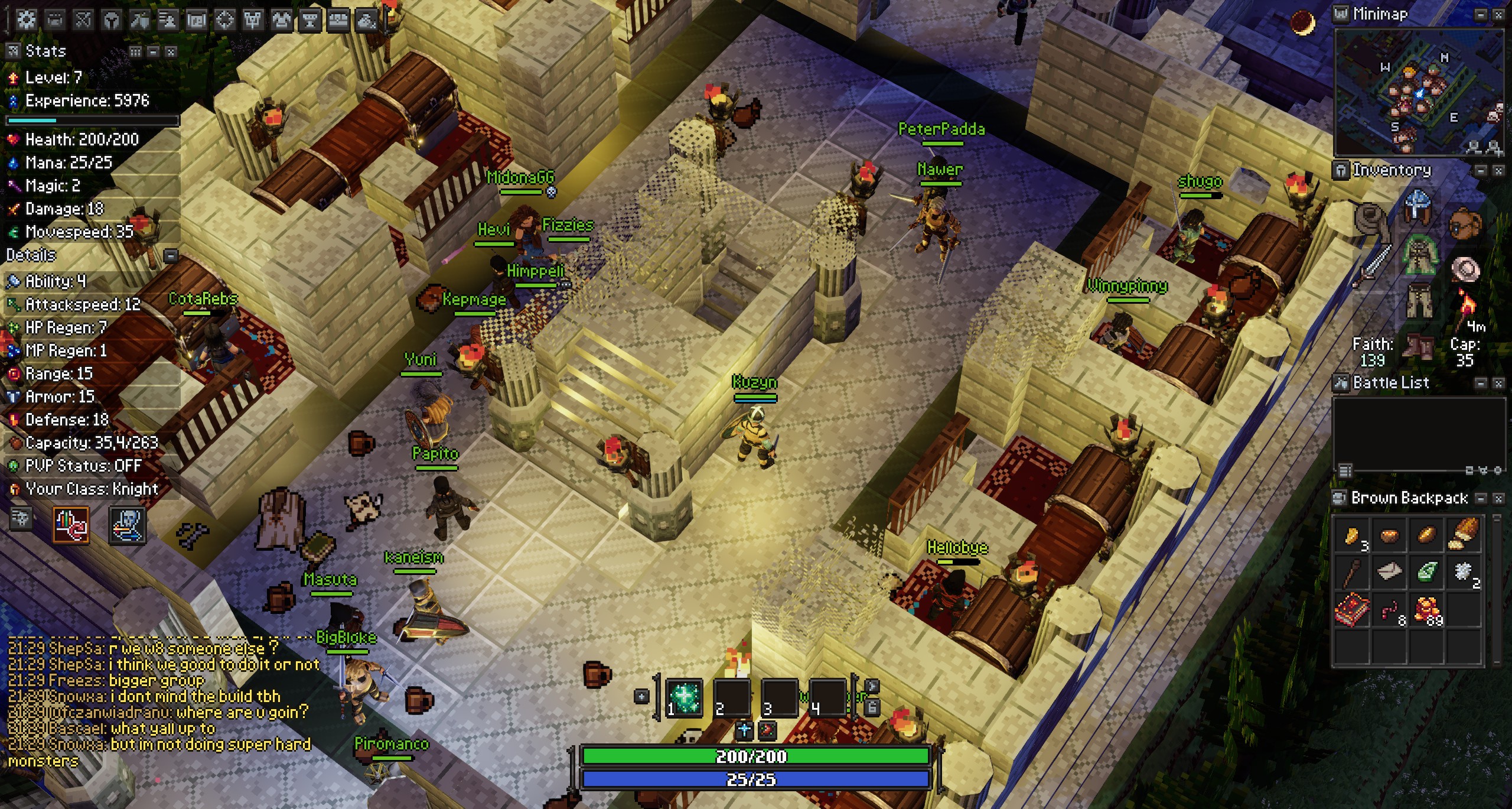Close the Minimap panel
Screen dimensions: 1512x809
(1498, 15)
